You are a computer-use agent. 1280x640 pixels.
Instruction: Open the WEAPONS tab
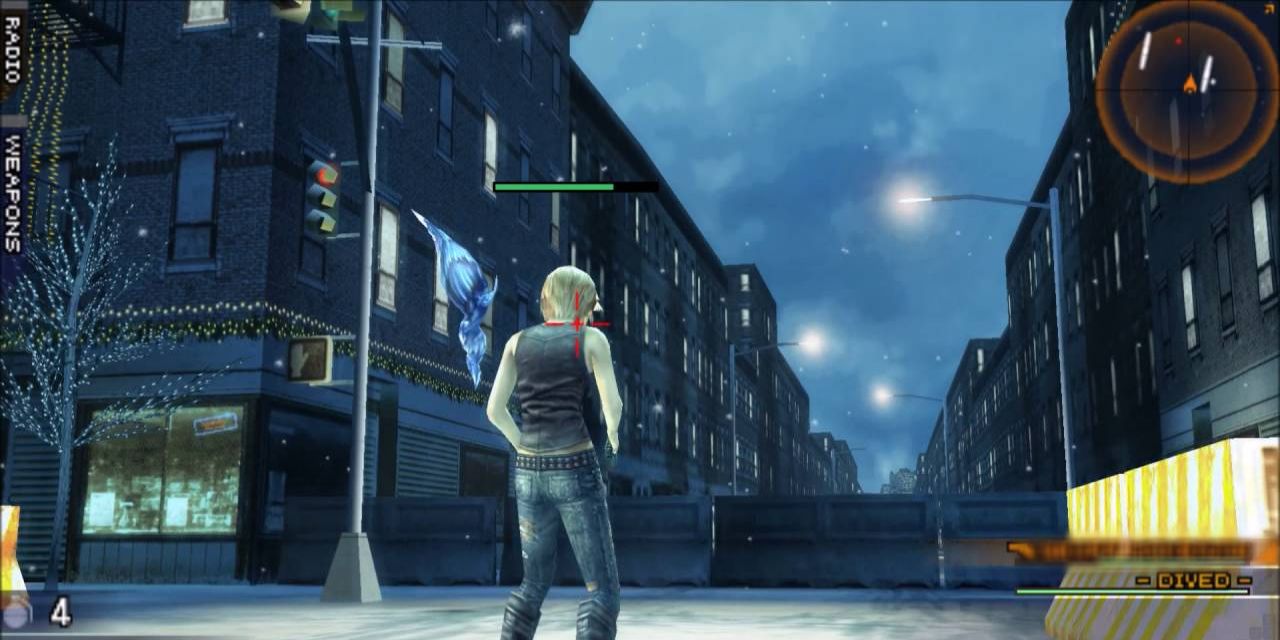12,192
